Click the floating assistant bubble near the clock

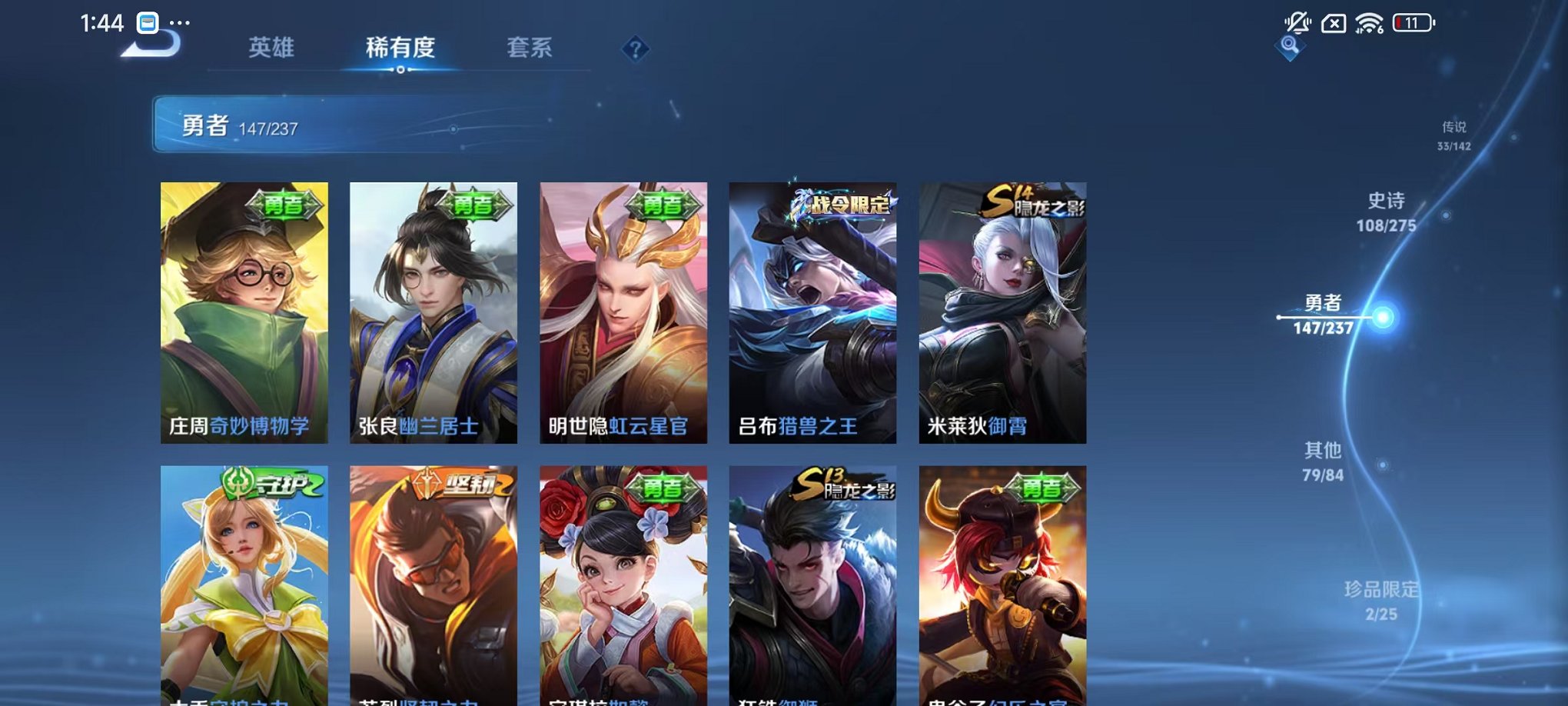[148, 23]
